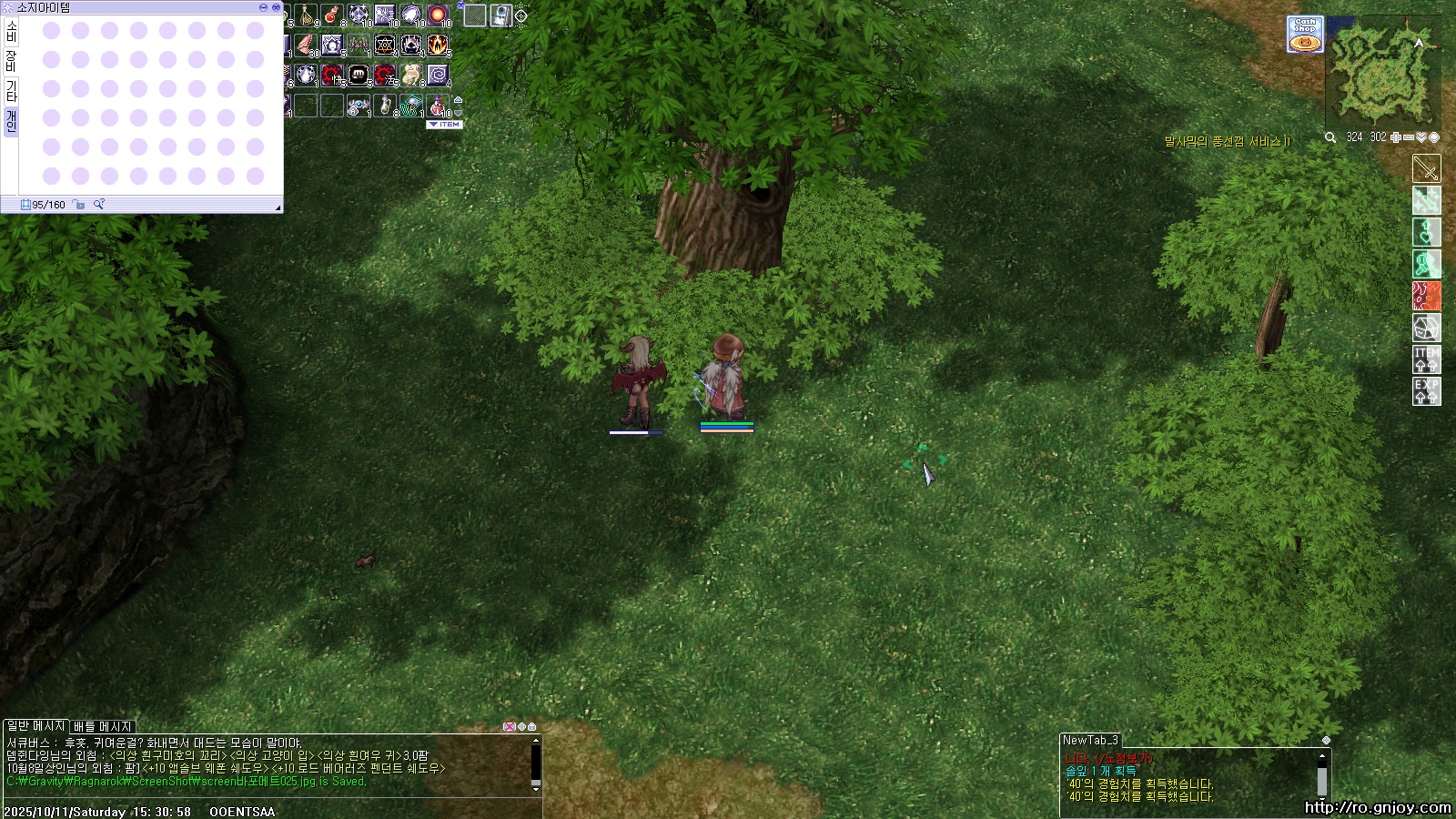Open the 장비 equipment tab
The height and width of the screenshot is (819, 1456).
(x=11, y=61)
